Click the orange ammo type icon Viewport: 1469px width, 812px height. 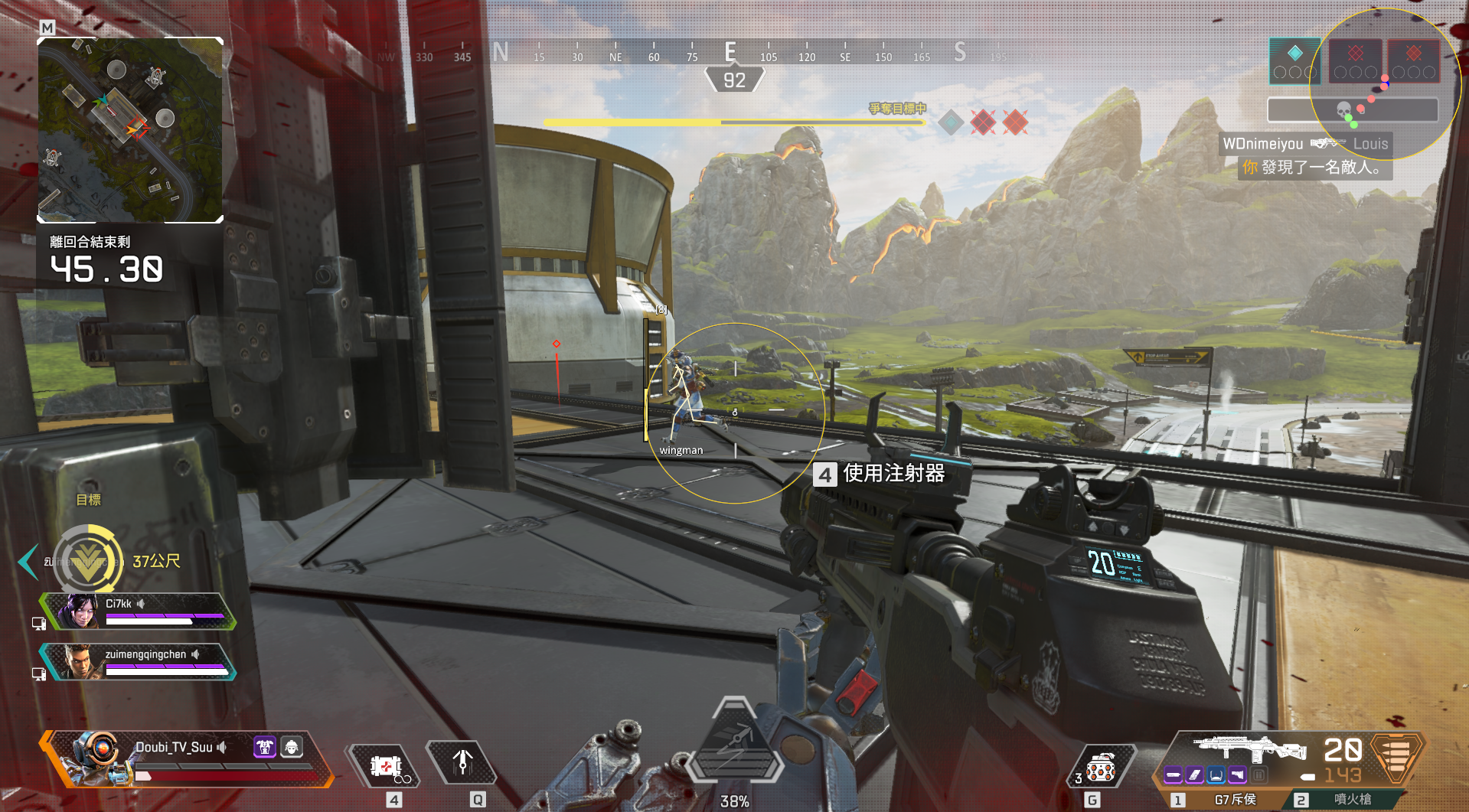point(1396,756)
